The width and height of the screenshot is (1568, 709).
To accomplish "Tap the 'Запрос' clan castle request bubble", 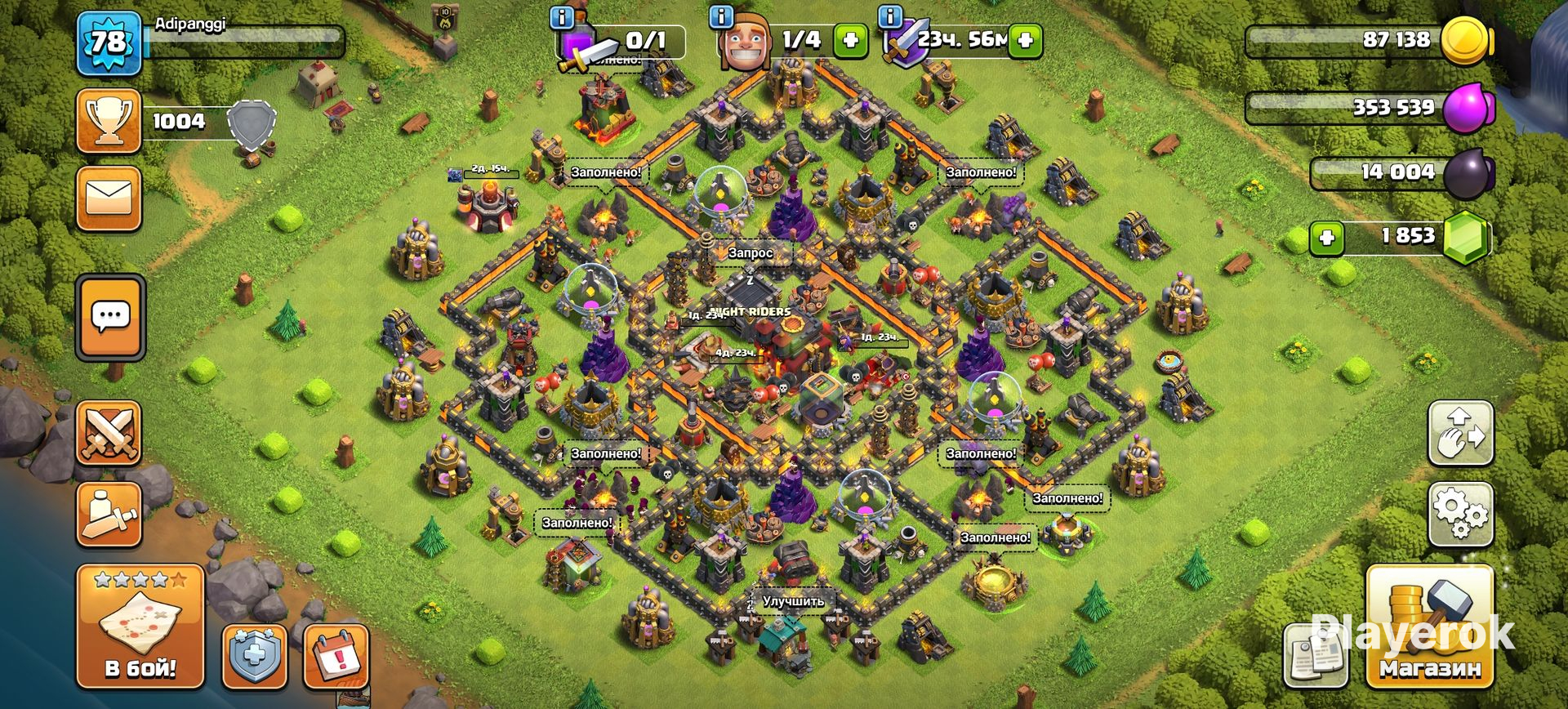I will pos(751,253).
